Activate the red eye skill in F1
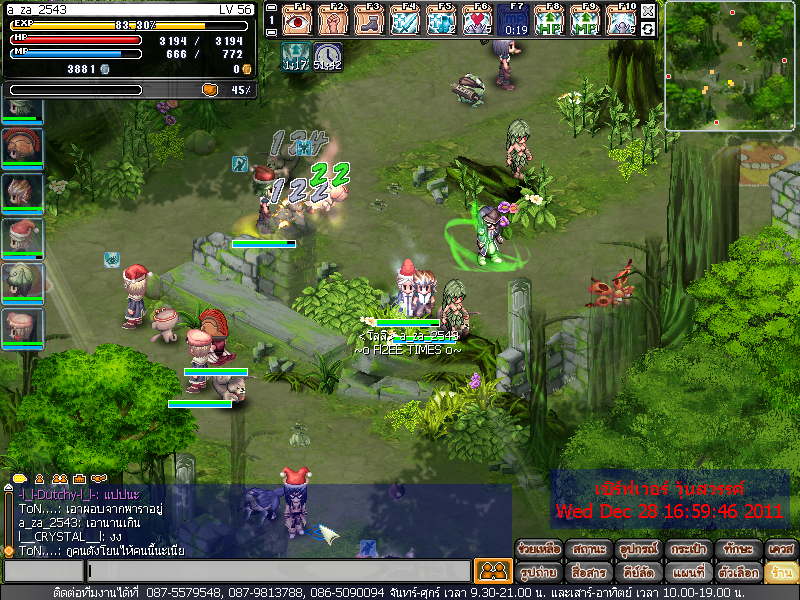This screenshot has height=600, width=800. coord(297,19)
